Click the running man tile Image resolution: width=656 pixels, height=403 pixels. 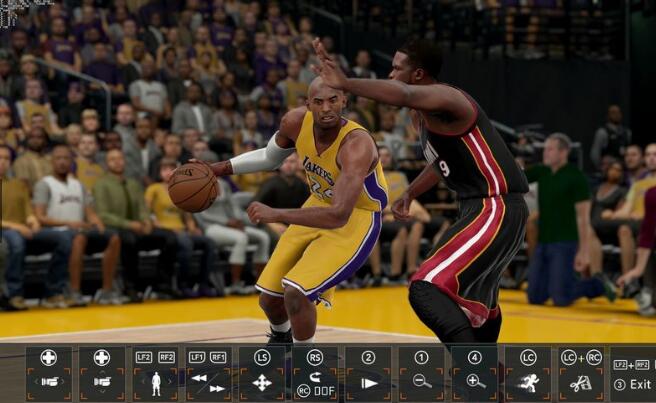[528, 373]
